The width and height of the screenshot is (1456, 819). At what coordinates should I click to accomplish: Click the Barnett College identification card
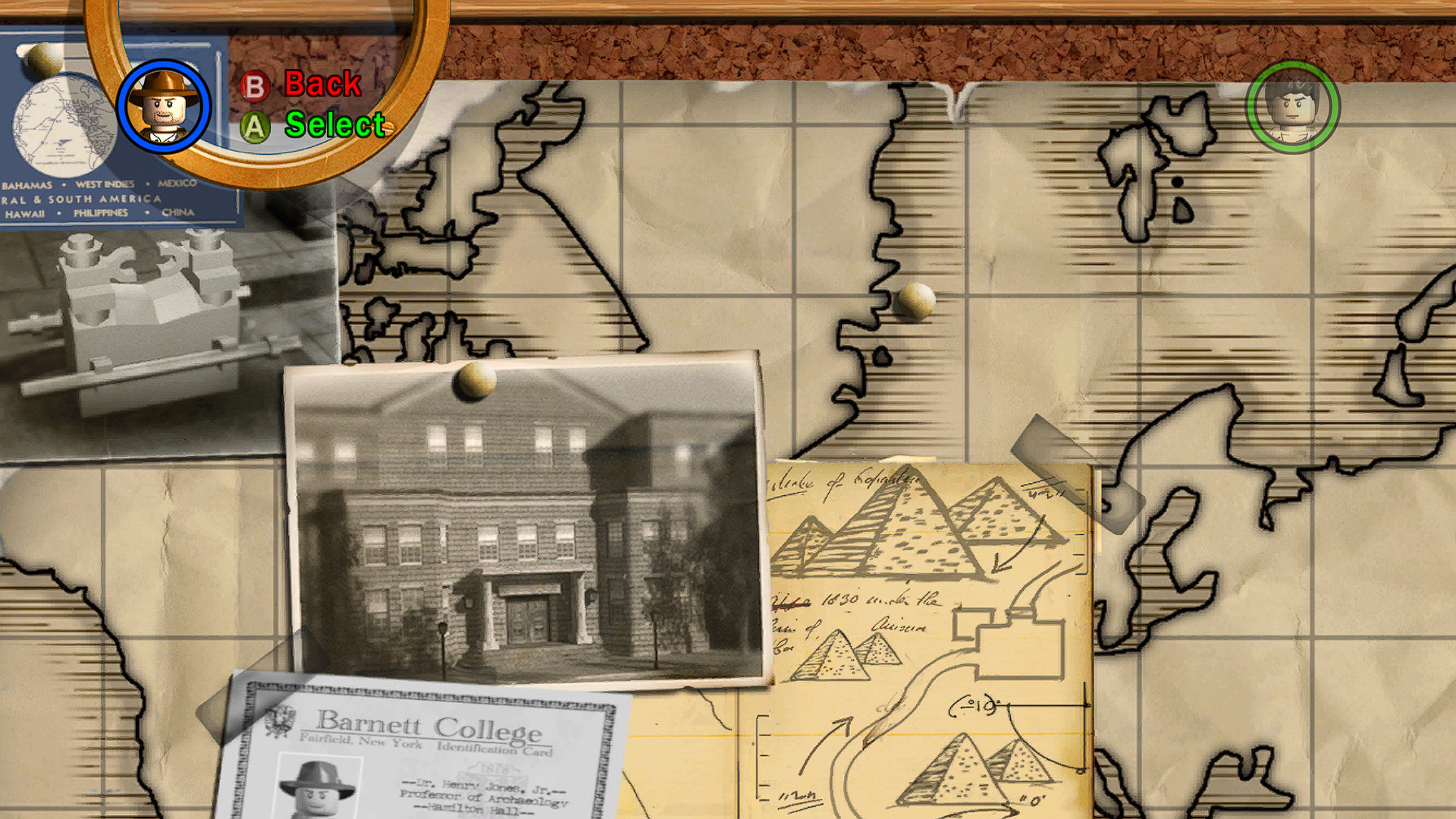(x=425, y=747)
